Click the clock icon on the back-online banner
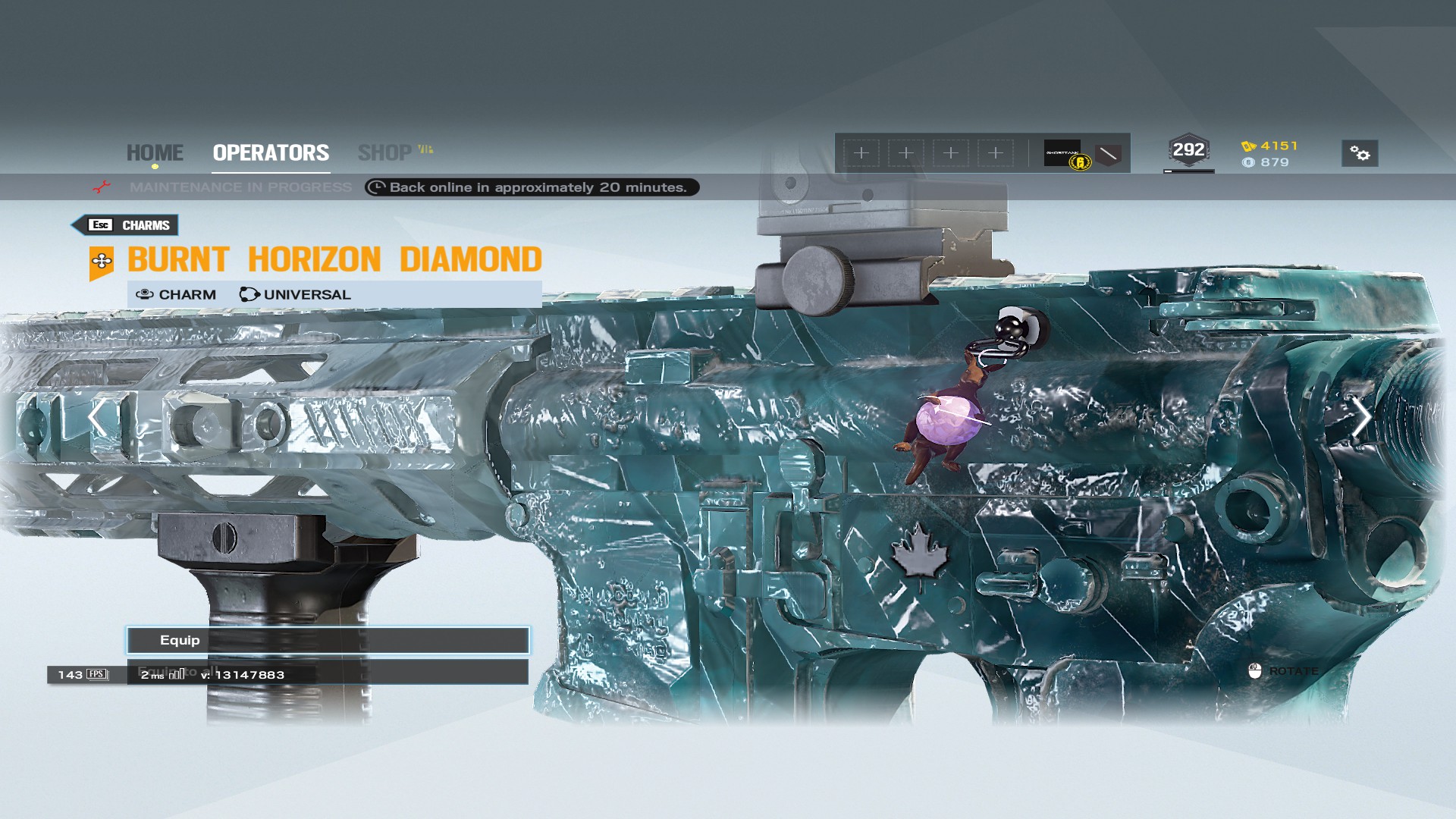The height and width of the screenshot is (819, 1456). tap(377, 187)
